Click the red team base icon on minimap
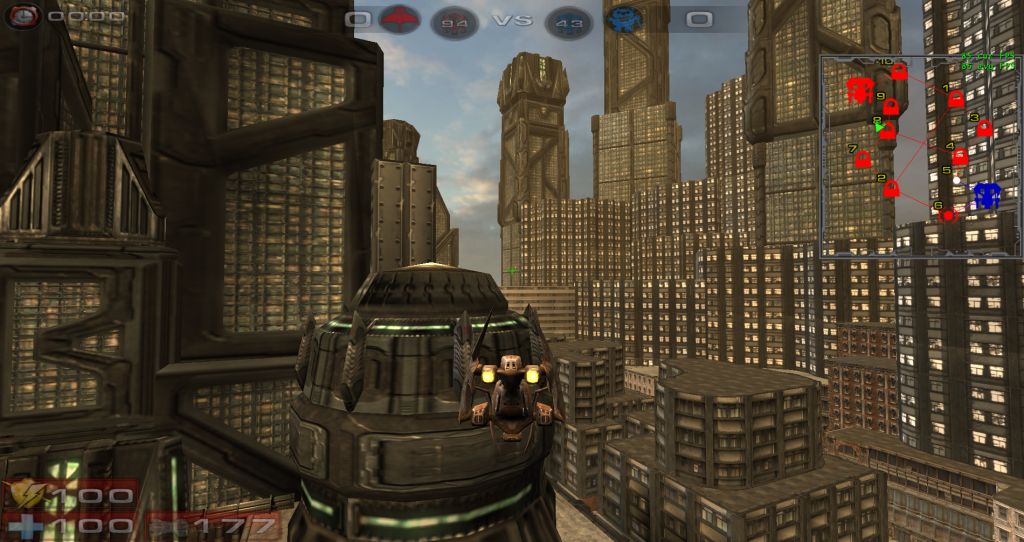 pos(859,90)
